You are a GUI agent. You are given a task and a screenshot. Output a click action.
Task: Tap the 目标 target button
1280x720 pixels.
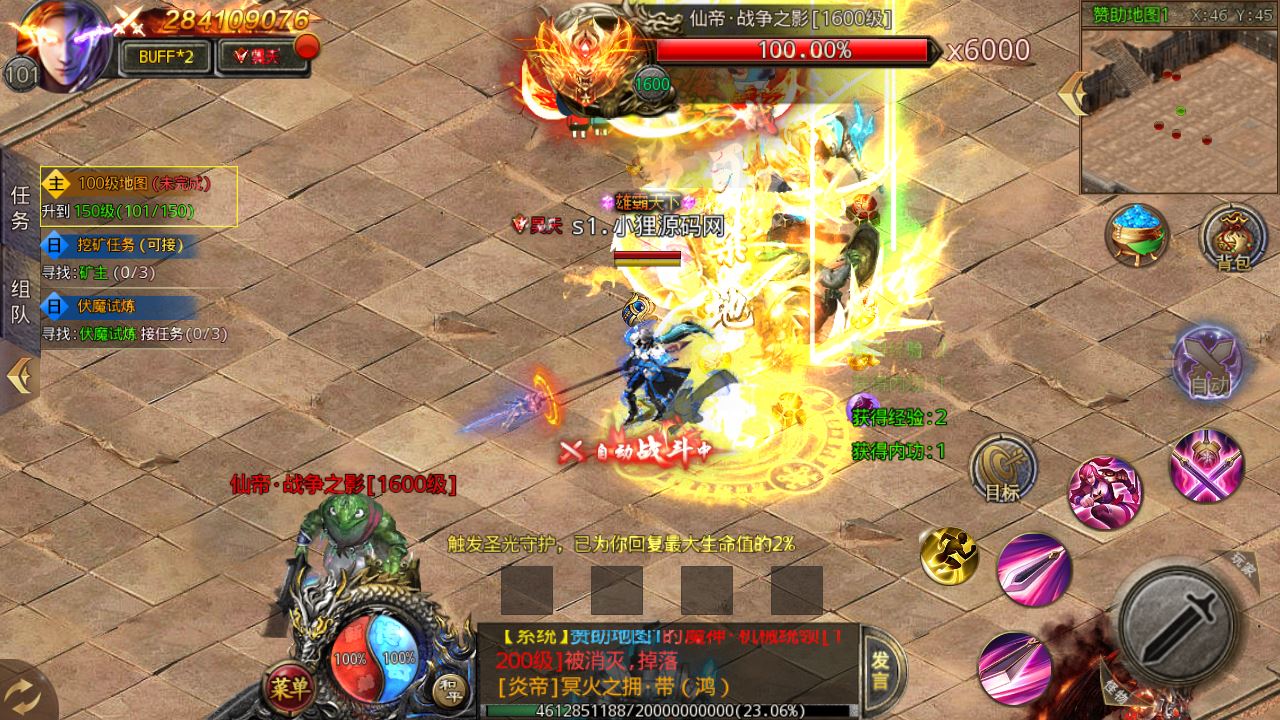click(x=1002, y=469)
